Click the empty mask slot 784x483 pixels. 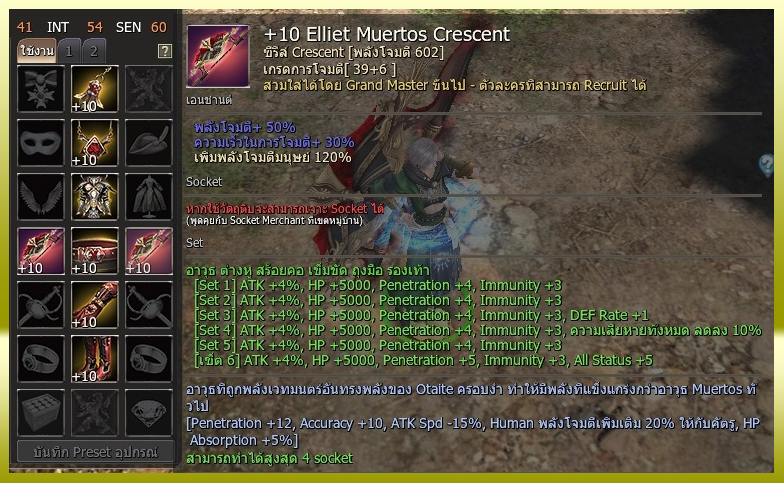click(x=41, y=144)
